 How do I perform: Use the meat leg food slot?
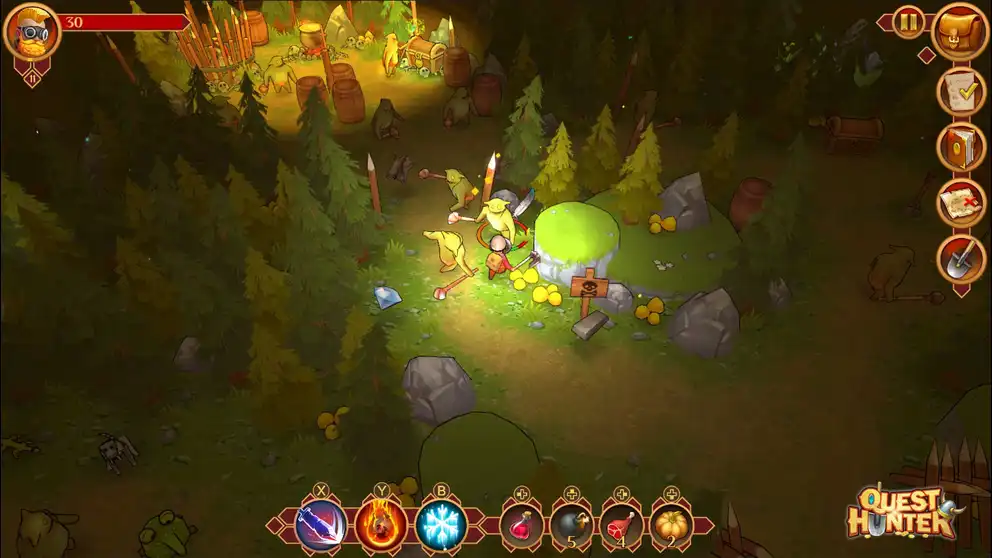click(x=622, y=525)
